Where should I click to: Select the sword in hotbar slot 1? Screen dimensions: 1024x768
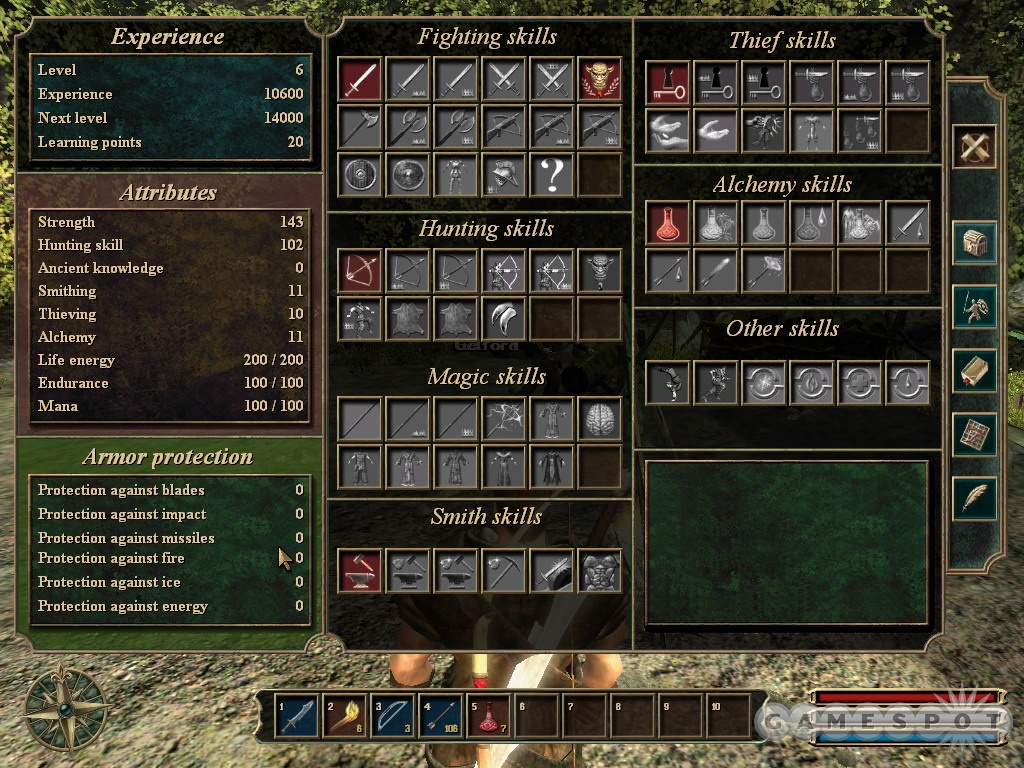coord(297,716)
